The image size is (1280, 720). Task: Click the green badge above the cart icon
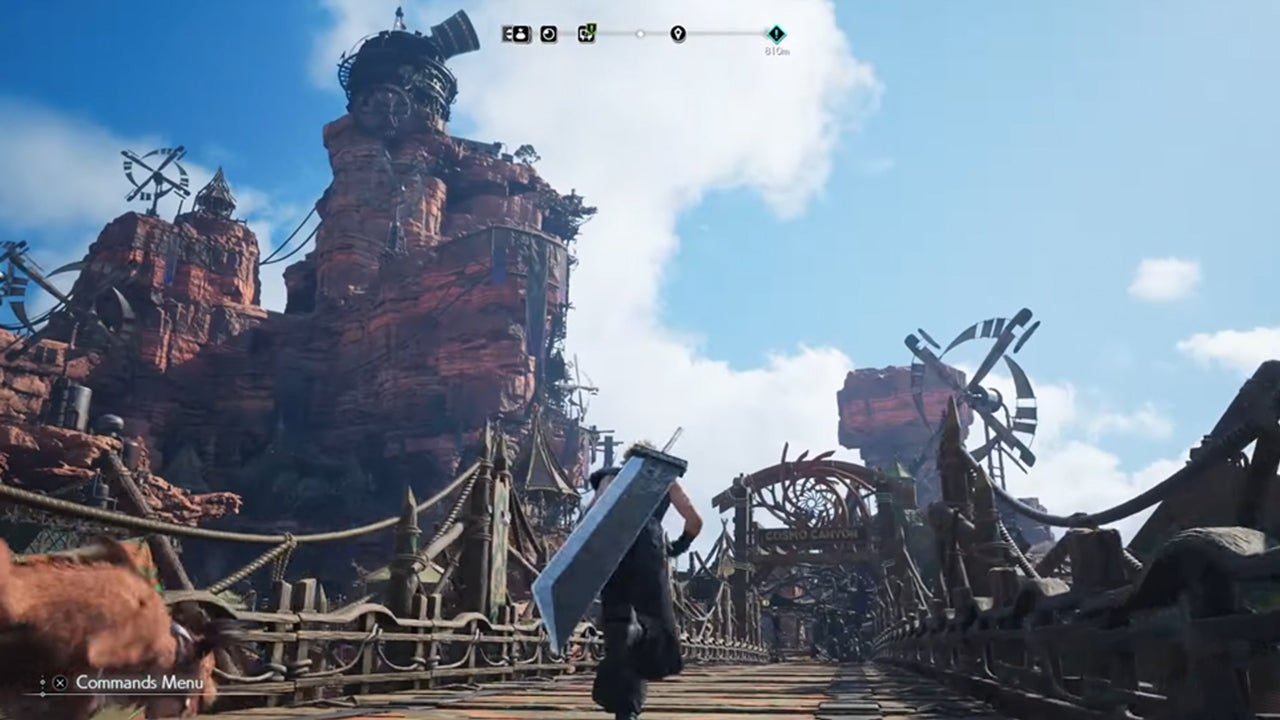592,26
